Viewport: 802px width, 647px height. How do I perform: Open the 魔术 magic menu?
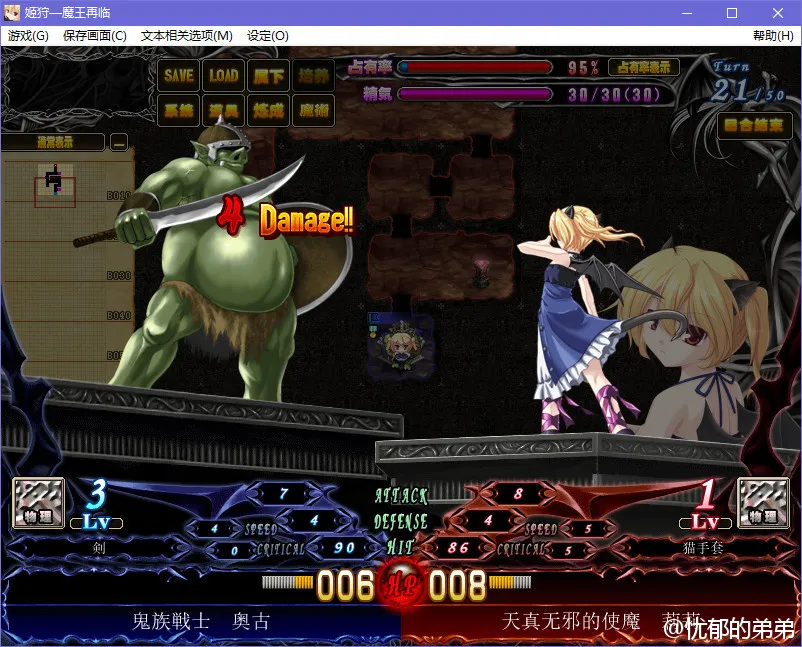(x=313, y=110)
